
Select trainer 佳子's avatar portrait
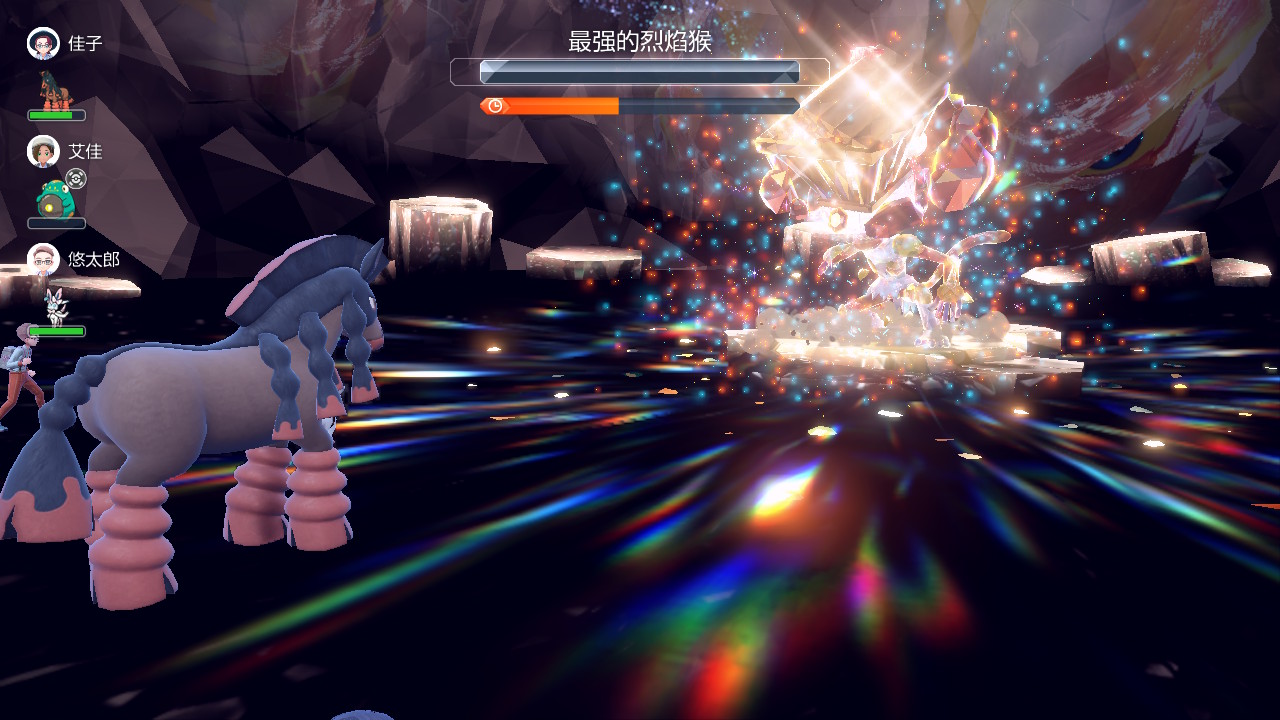coord(43,44)
